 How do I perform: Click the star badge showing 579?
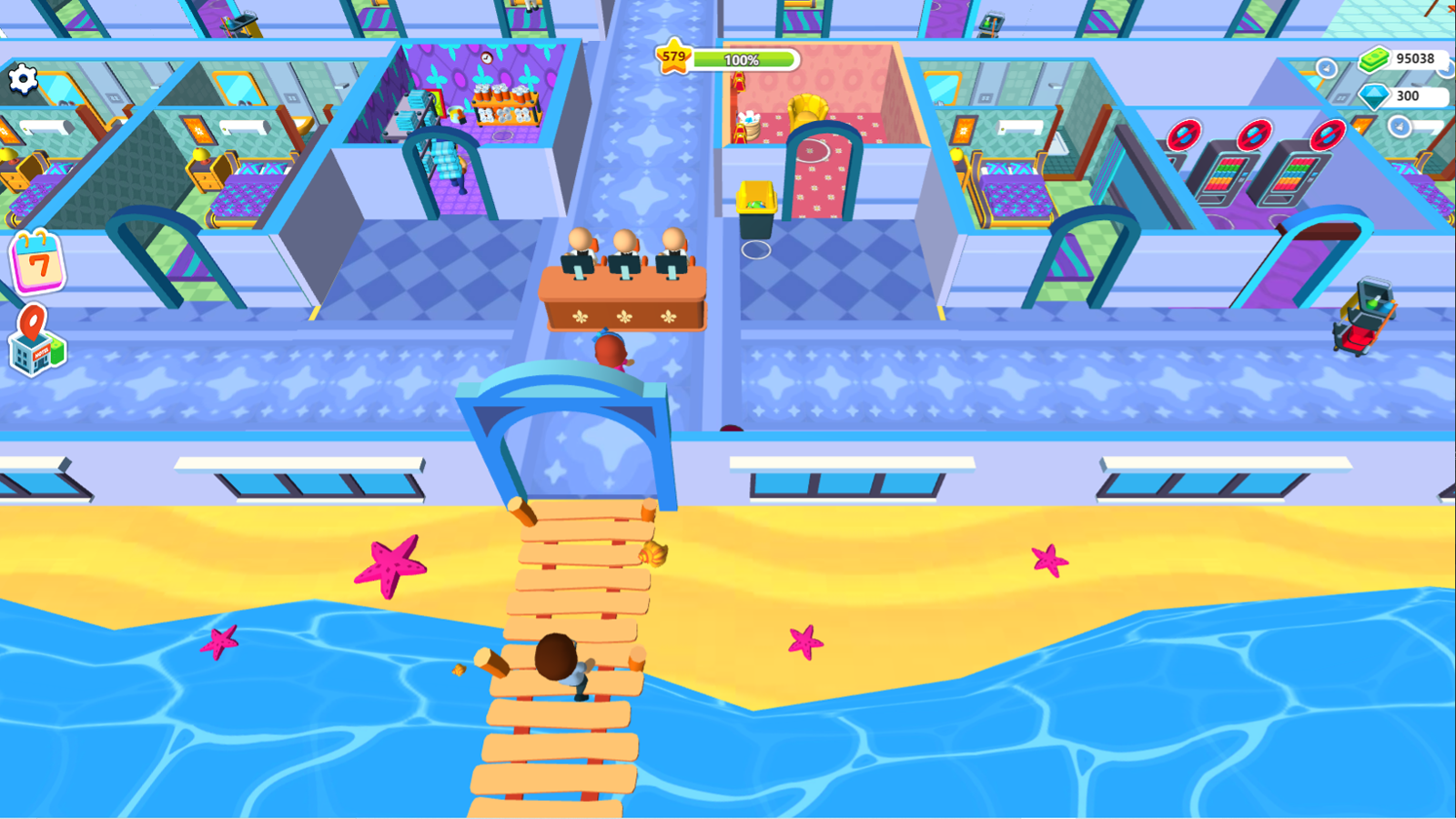click(x=673, y=57)
